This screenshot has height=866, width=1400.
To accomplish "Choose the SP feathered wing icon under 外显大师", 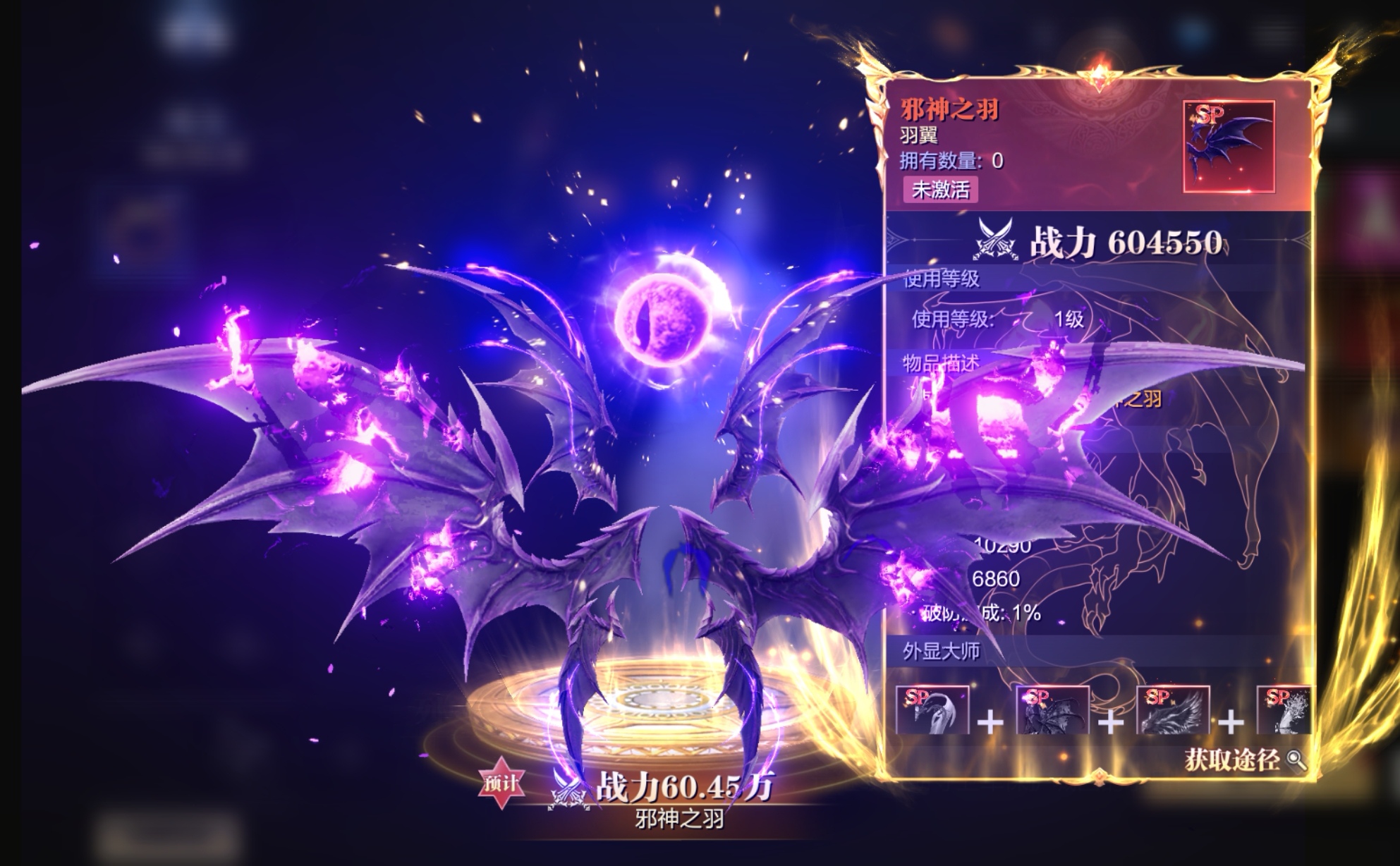I will click(x=1173, y=709).
